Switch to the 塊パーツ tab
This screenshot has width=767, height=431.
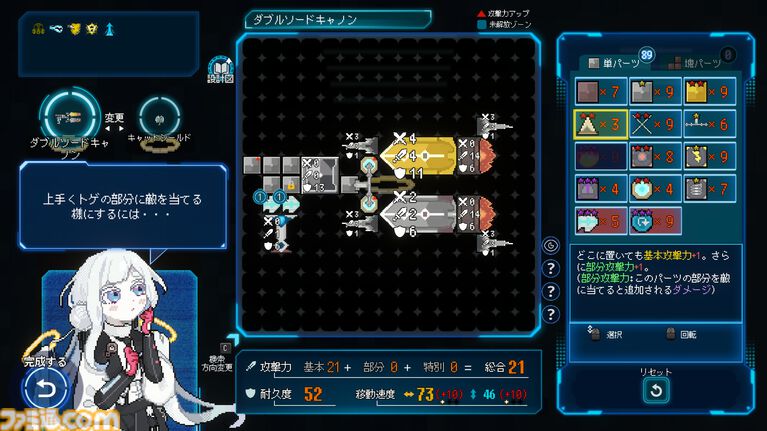(x=692, y=63)
